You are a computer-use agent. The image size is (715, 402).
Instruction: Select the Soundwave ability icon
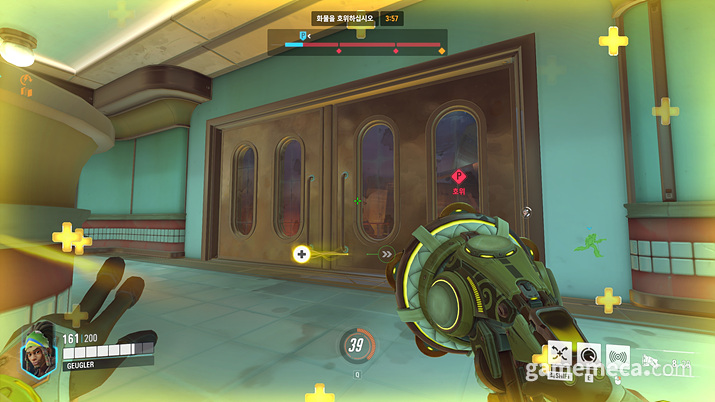[x=620, y=355]
